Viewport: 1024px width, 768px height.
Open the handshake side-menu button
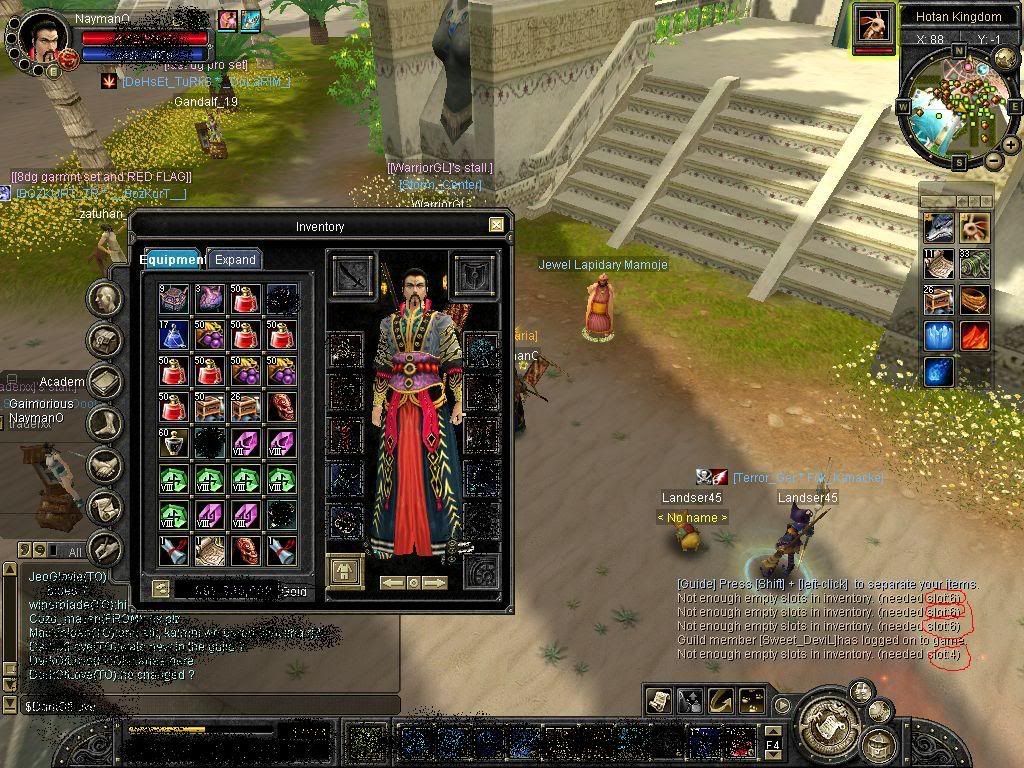(106, 465)
